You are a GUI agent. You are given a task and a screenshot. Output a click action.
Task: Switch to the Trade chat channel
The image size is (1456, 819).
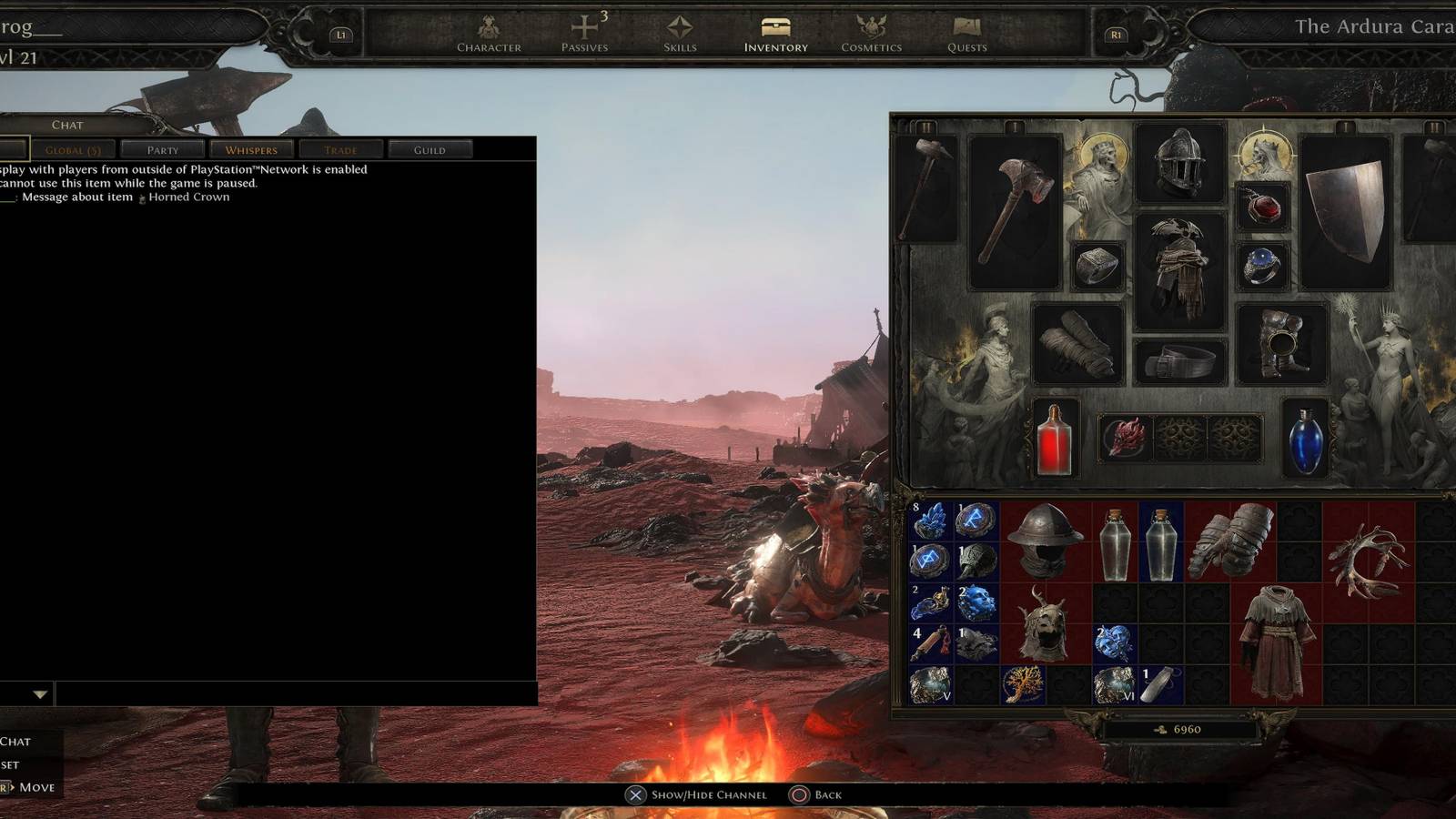(x=340, y=148)
